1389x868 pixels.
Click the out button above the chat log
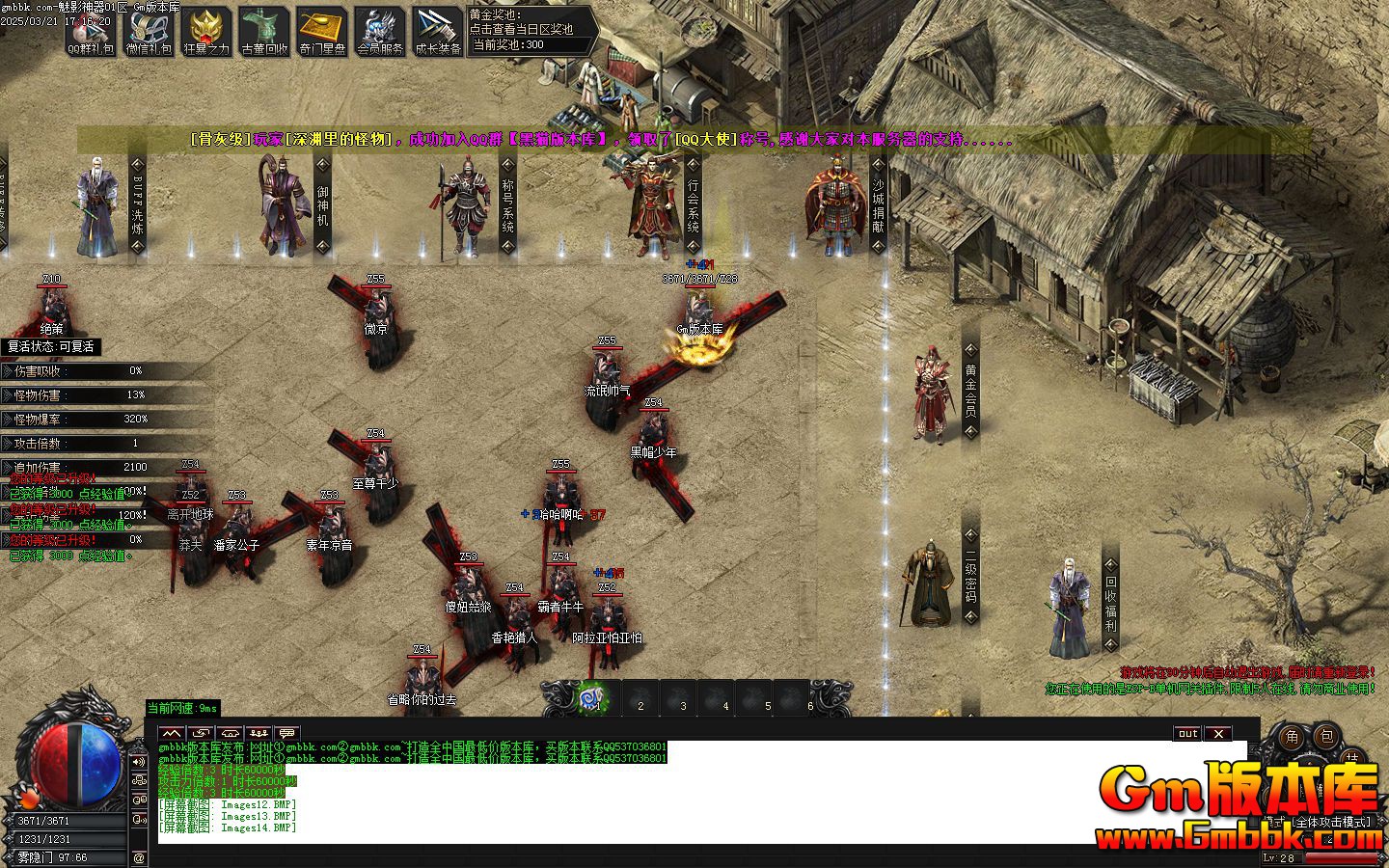point(1186,734)
